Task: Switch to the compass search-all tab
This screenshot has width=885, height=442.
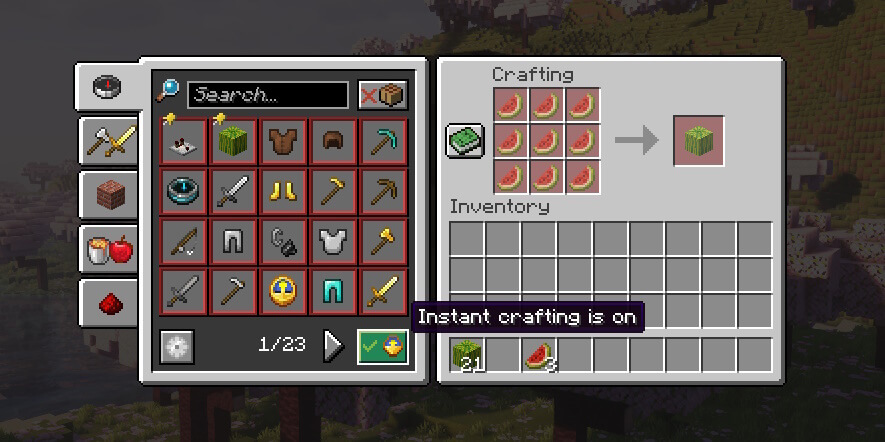Action: coord(107,88)
